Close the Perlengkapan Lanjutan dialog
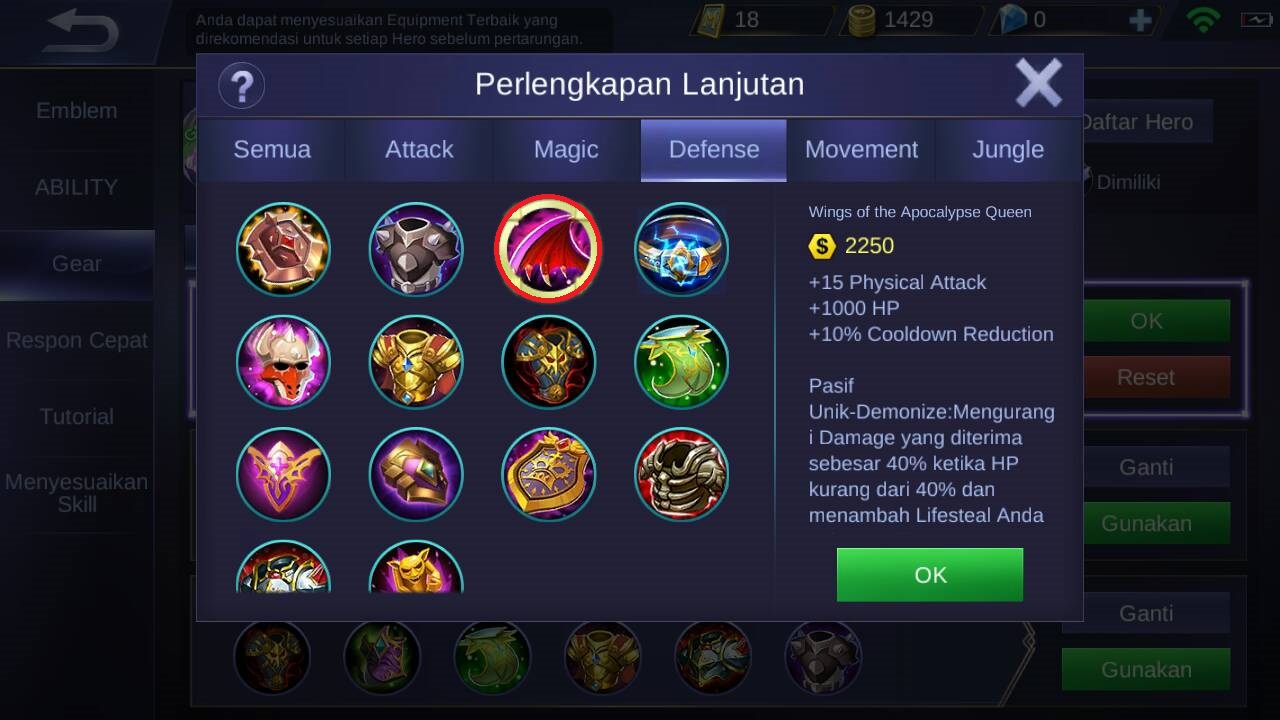This screenshot has width=1280, height=720. [x=1038, y=83]
